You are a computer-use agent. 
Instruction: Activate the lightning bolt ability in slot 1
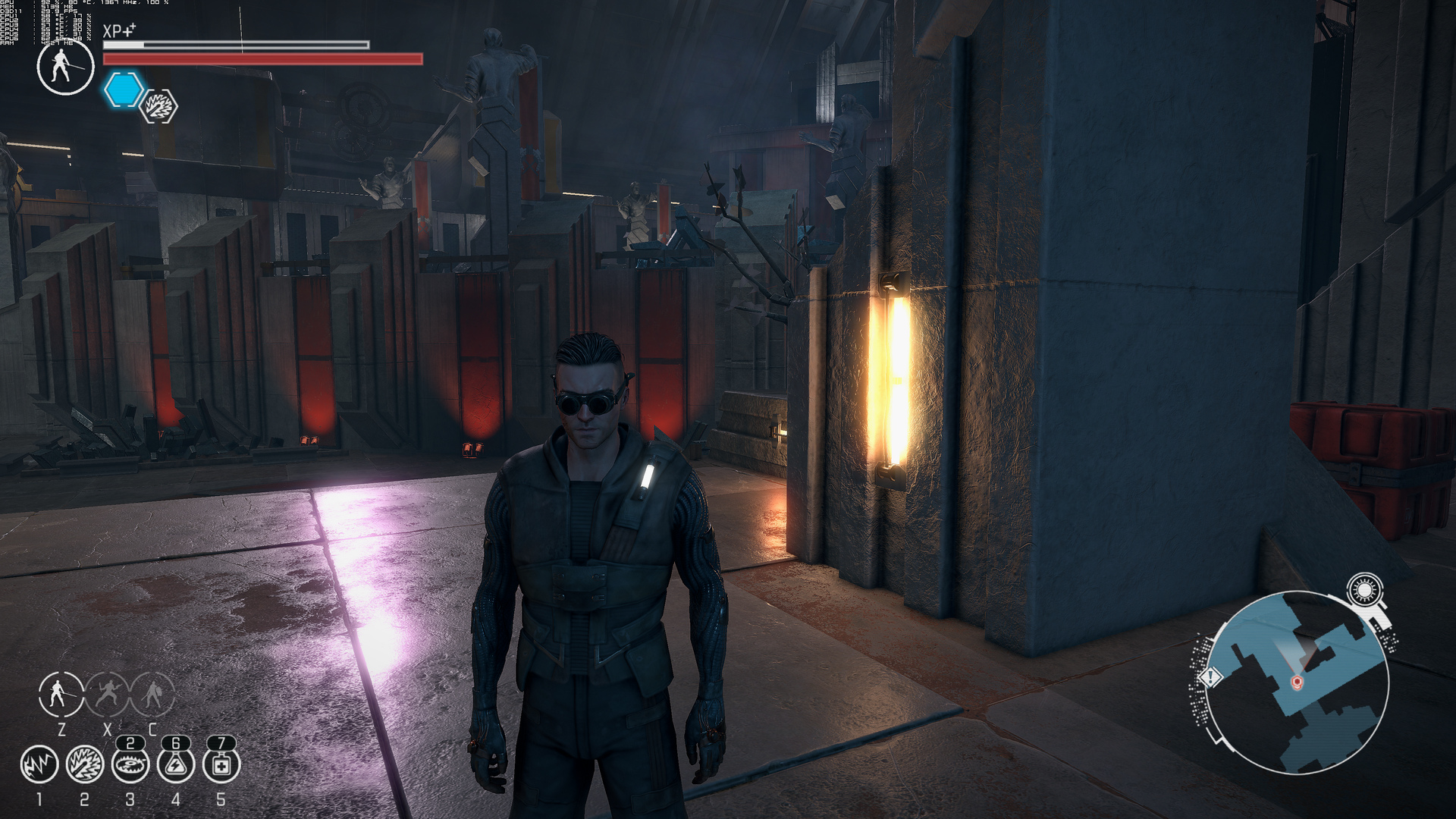(x=39, y=764)
